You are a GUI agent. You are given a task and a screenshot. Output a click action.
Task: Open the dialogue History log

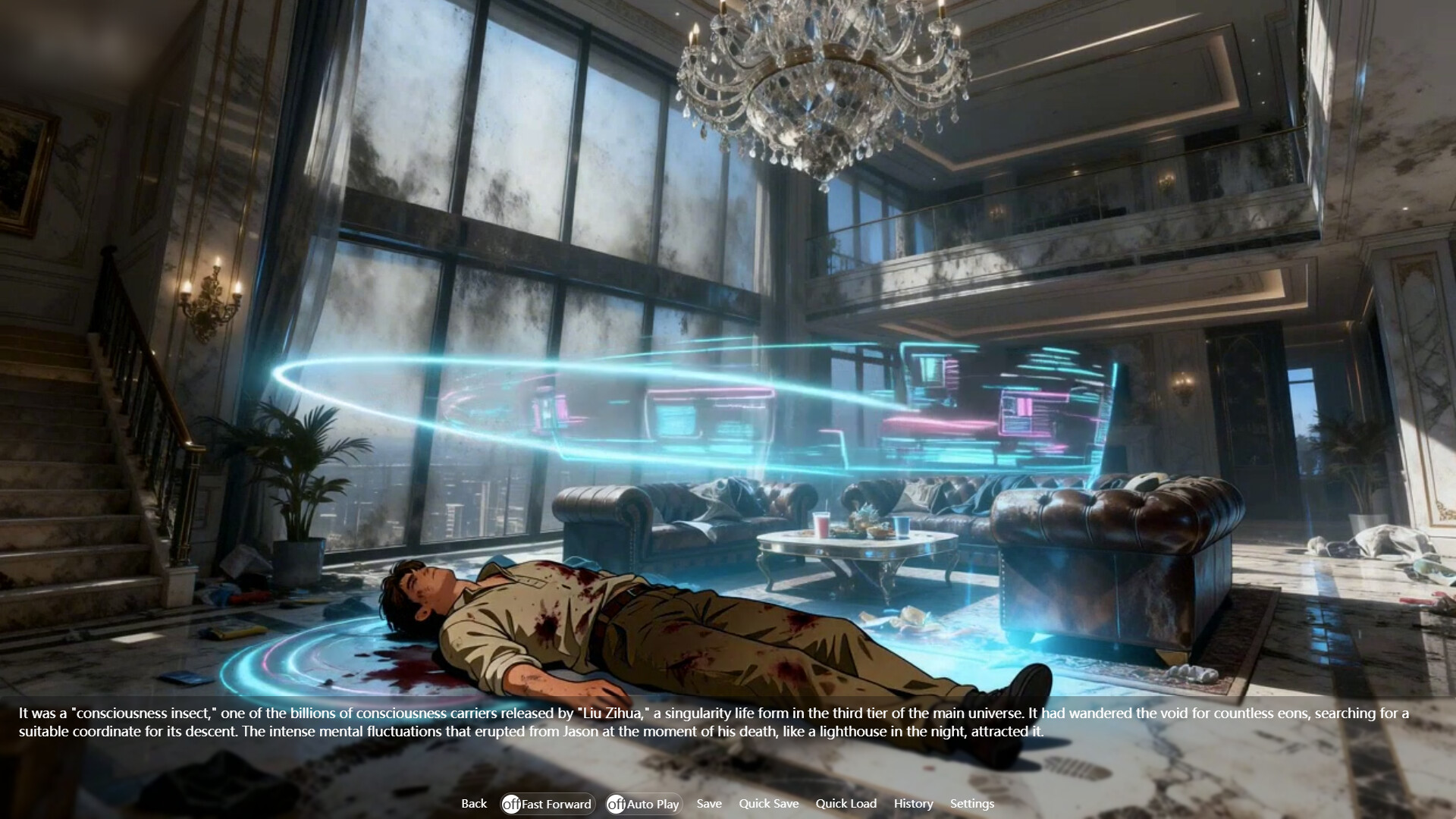click(913, 804)
